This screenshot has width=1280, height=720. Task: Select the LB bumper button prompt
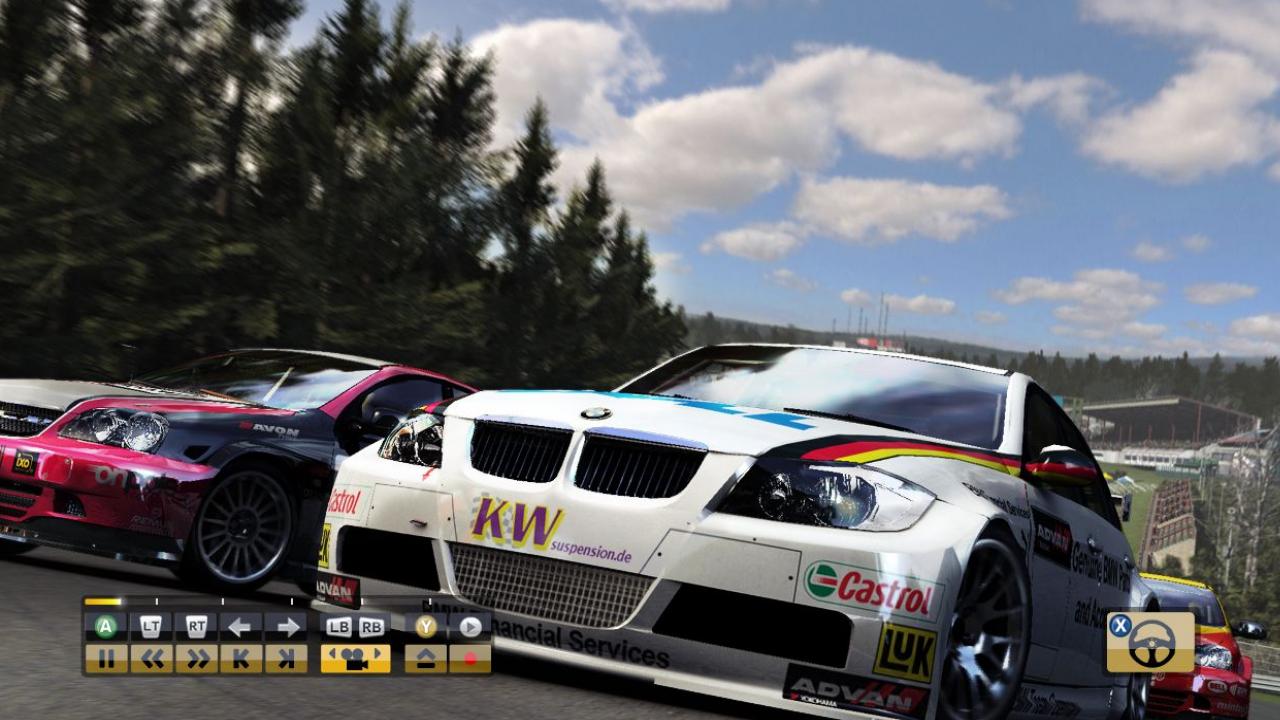[341, 626]
